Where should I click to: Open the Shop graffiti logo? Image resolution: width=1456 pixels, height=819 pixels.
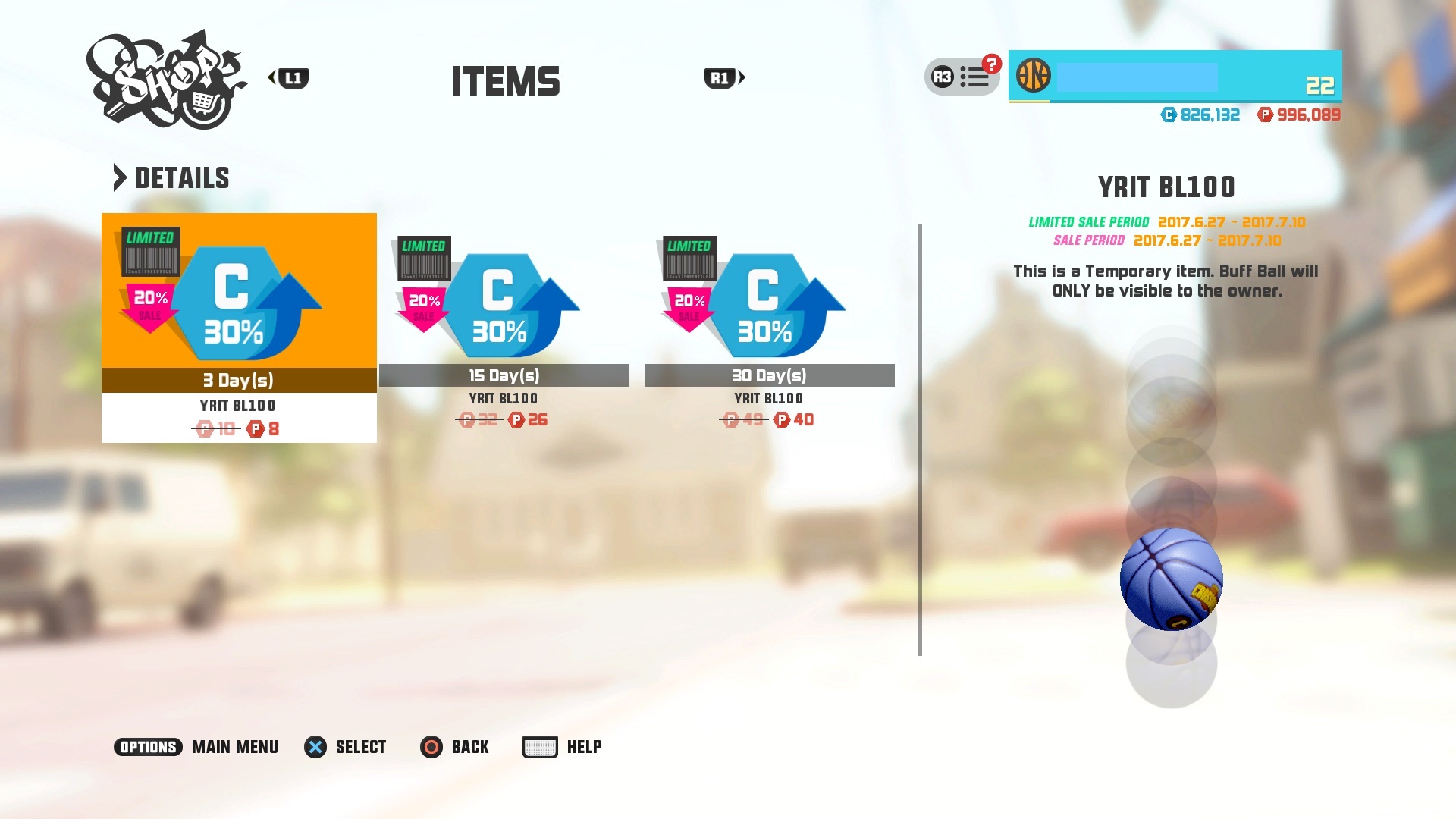166,80
